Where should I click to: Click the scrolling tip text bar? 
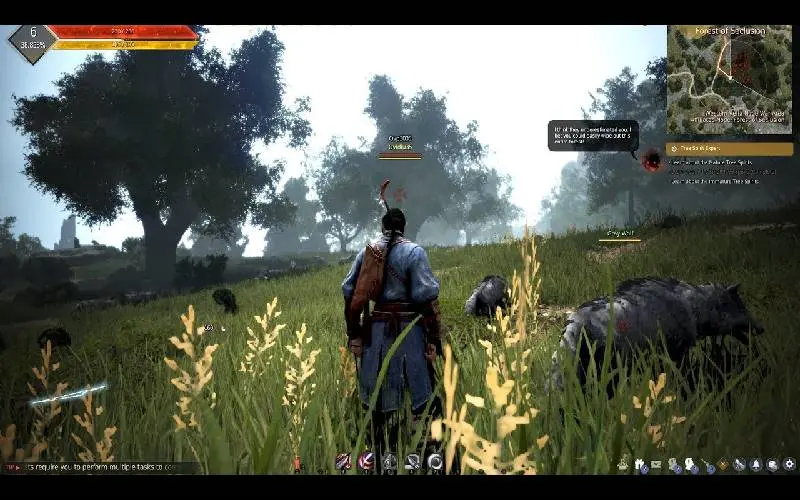coord(100,467)
